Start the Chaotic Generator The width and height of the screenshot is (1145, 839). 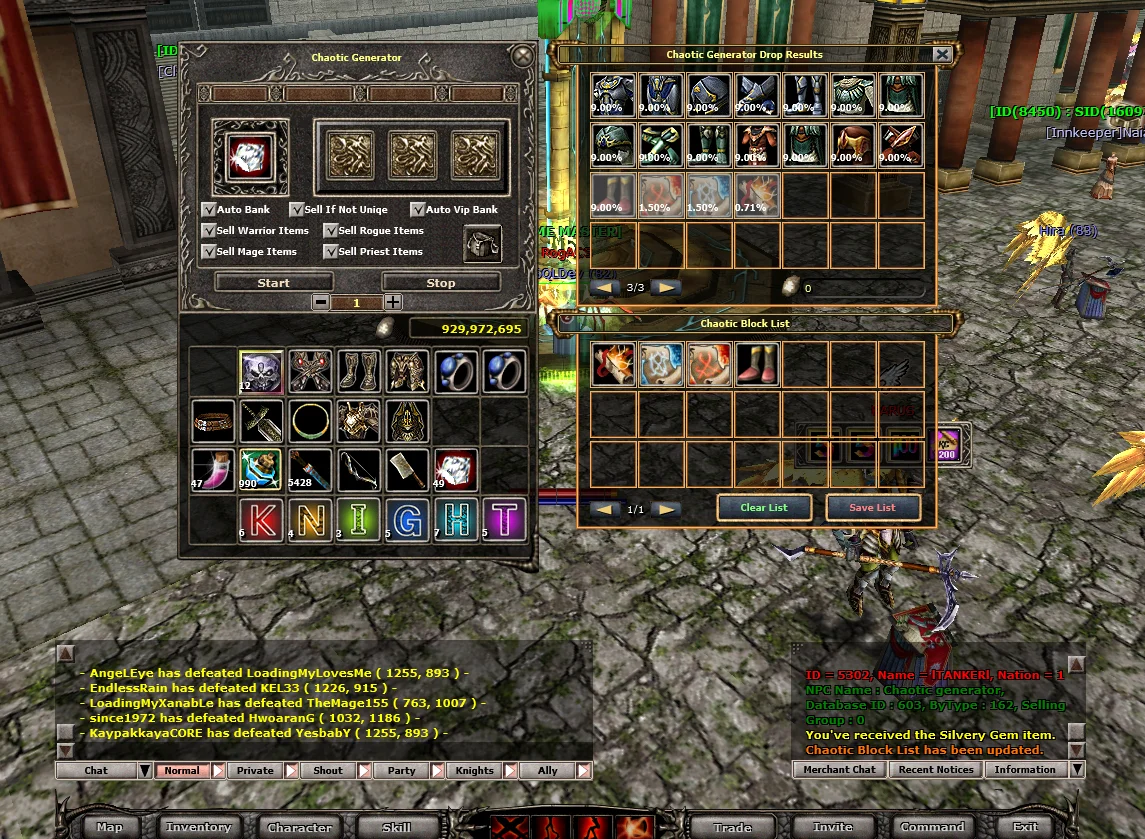pyautogui.click(x=273, y=283)
